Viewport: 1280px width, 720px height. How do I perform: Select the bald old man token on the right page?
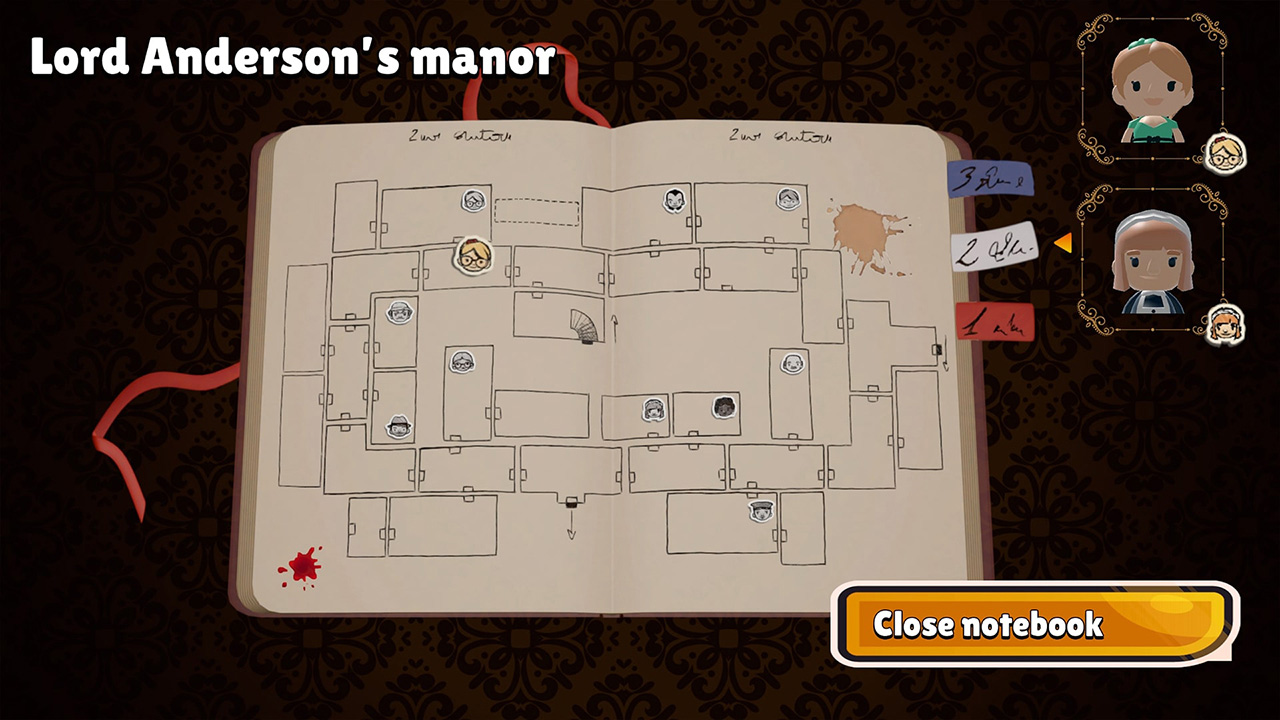791,362
